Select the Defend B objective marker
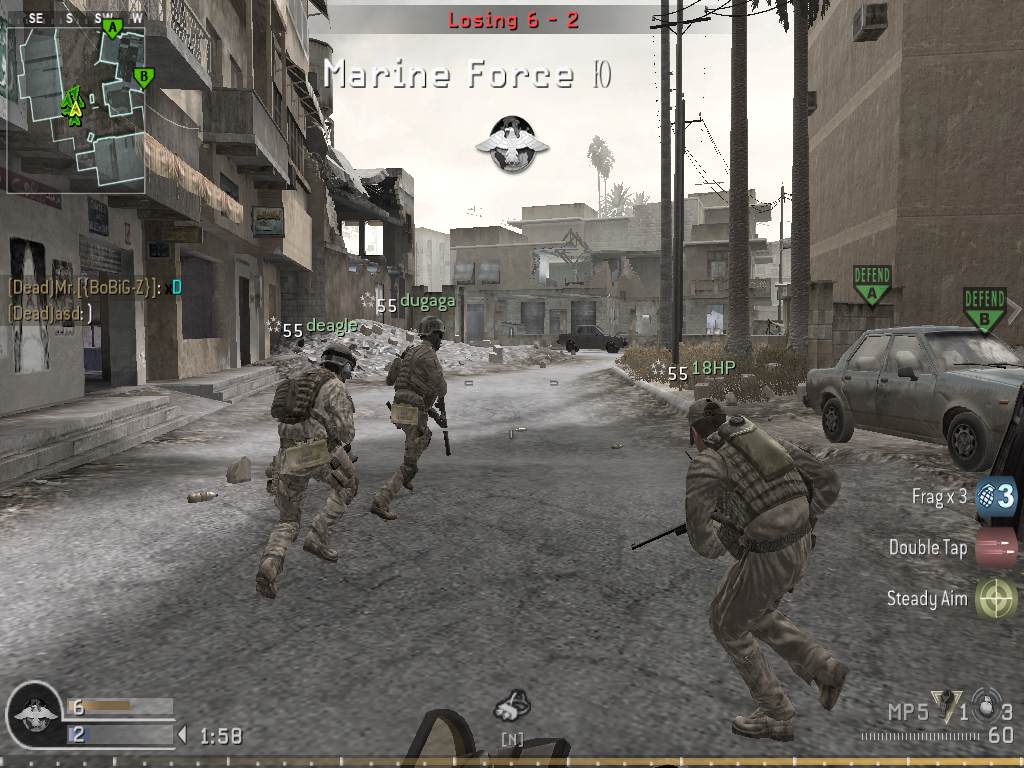The width and height of the screenshot is (1024, 768). click(x=984, y=309)
